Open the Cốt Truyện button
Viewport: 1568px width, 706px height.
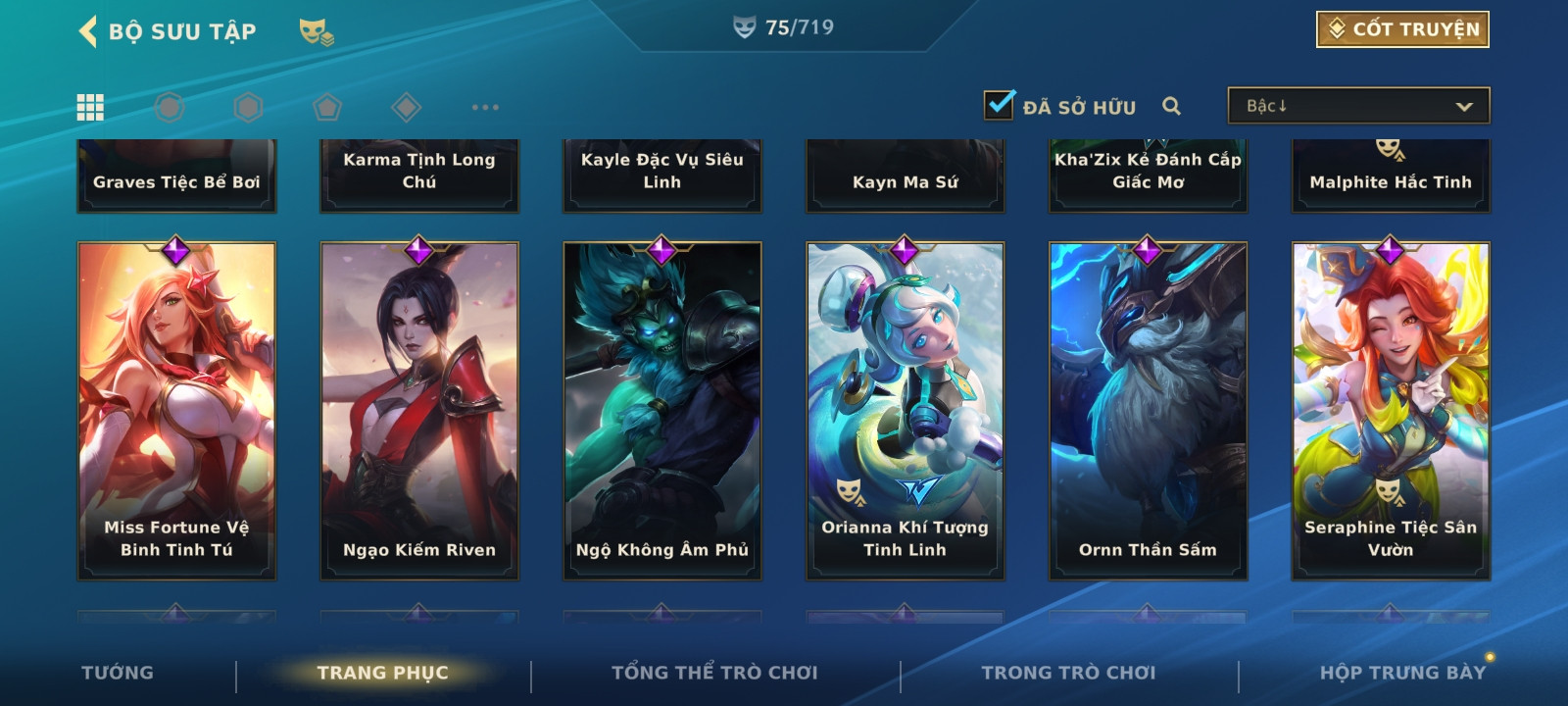tap(1402, 29)
